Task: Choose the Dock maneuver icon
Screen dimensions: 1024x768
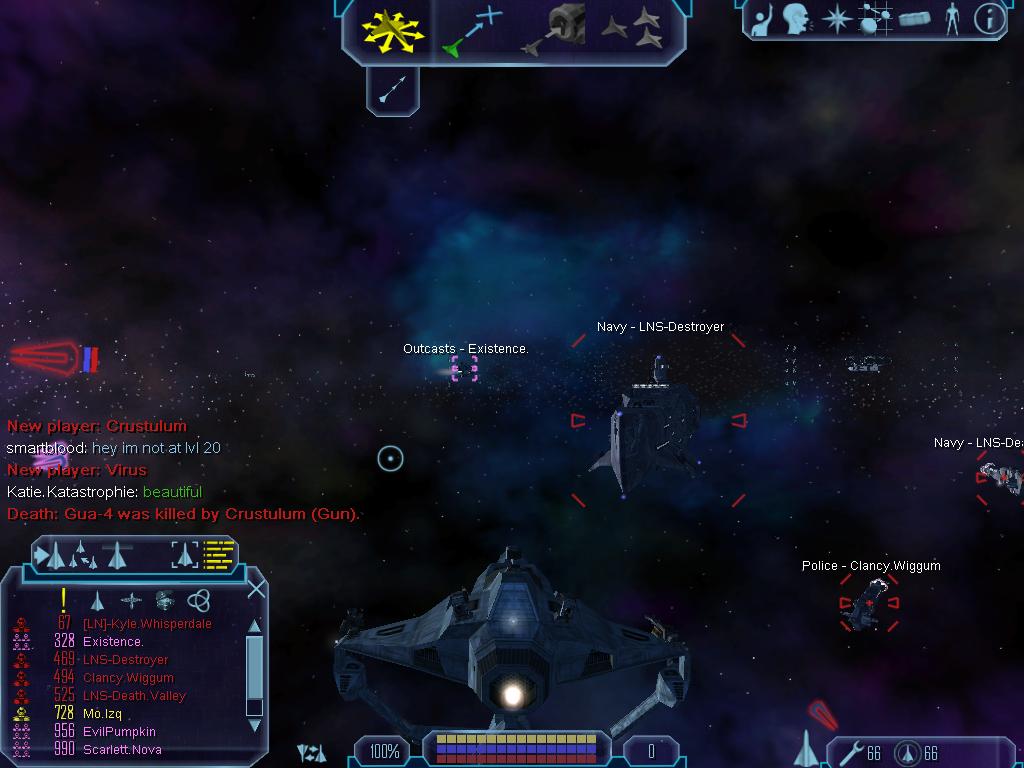Action: (x=553, y=30)
